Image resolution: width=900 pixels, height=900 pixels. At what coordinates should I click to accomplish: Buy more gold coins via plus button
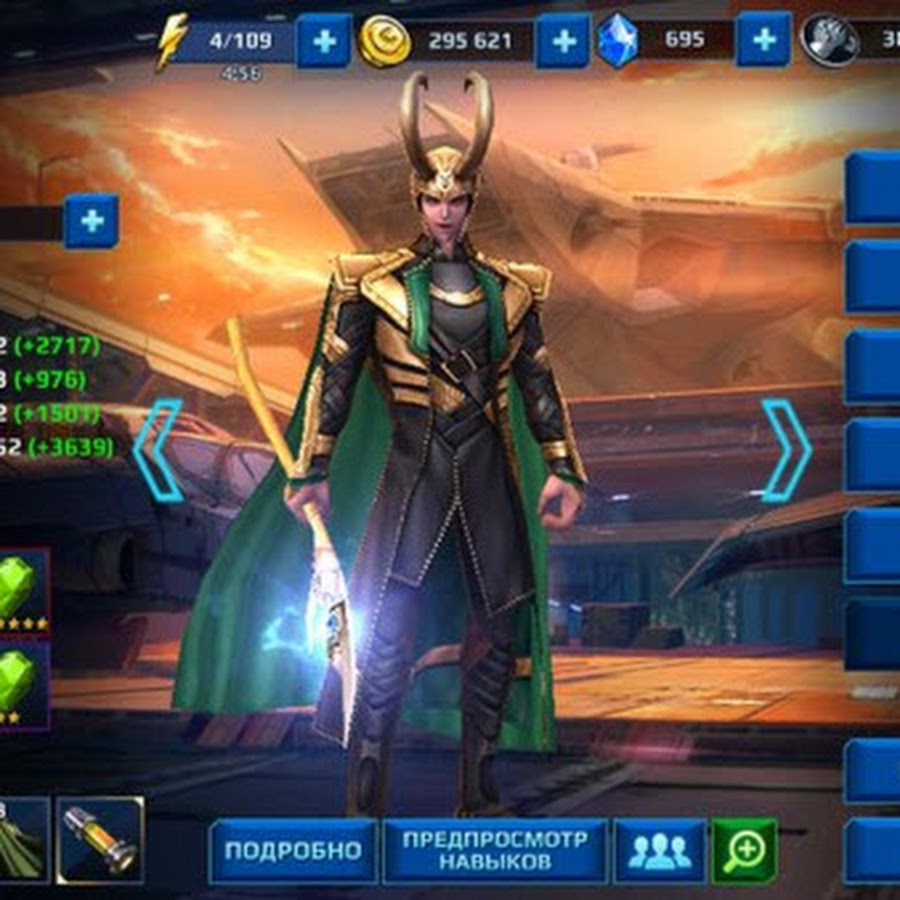pyautogui.click(x=563, y=41)
